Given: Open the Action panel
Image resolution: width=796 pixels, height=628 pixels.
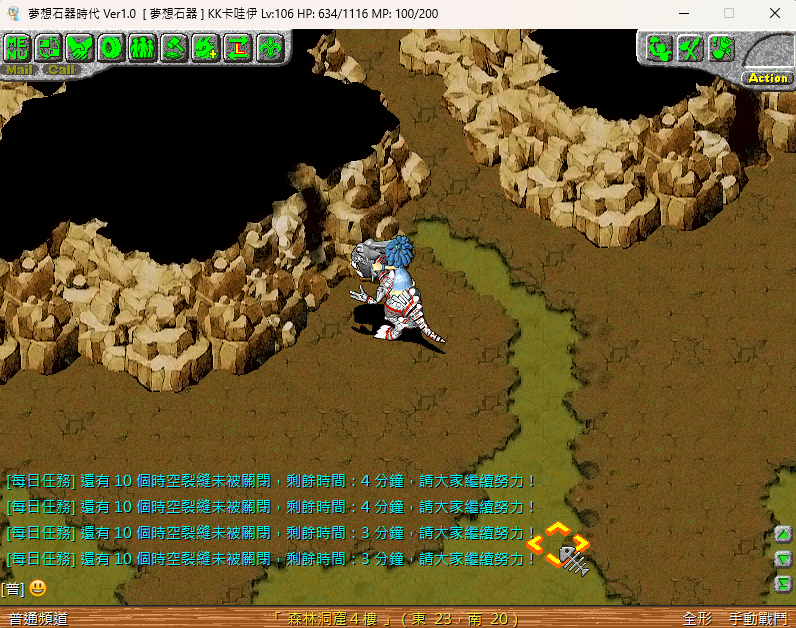Looking at the screenshot, I should [x=768, y=77].
